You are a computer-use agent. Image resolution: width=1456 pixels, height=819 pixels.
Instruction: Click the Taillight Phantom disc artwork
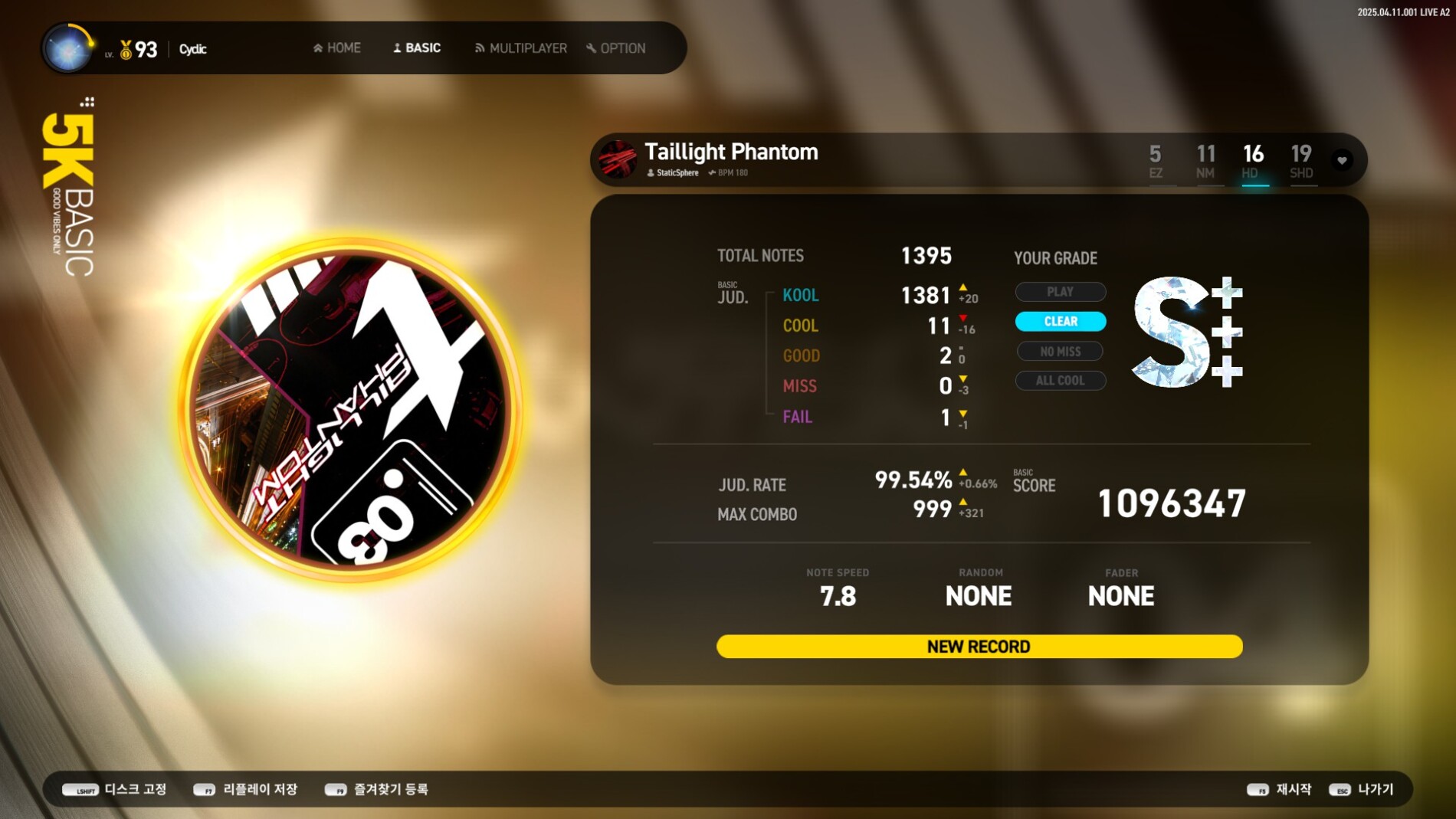tap(350, 410)
